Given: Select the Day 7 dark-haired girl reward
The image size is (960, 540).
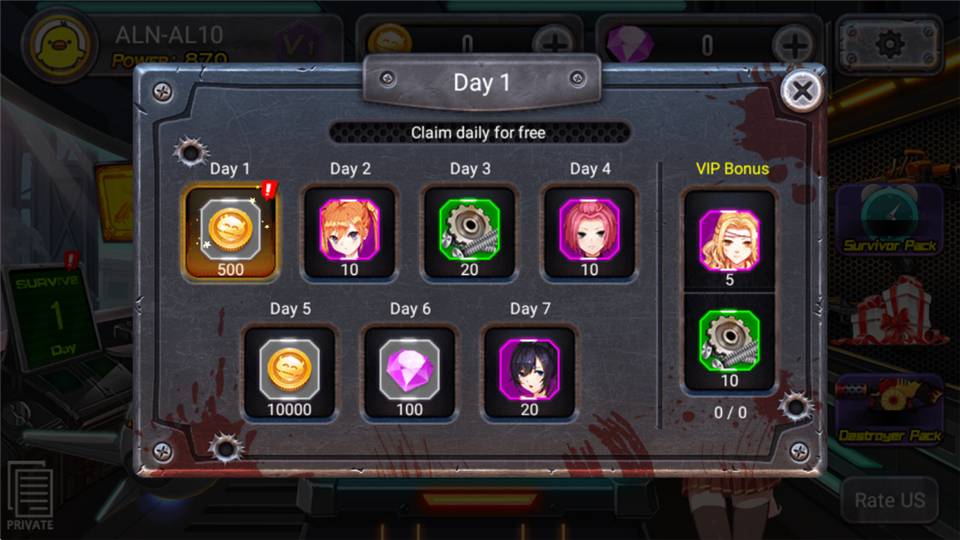Looking at the screenshot, I should click(x=529, y=372).
